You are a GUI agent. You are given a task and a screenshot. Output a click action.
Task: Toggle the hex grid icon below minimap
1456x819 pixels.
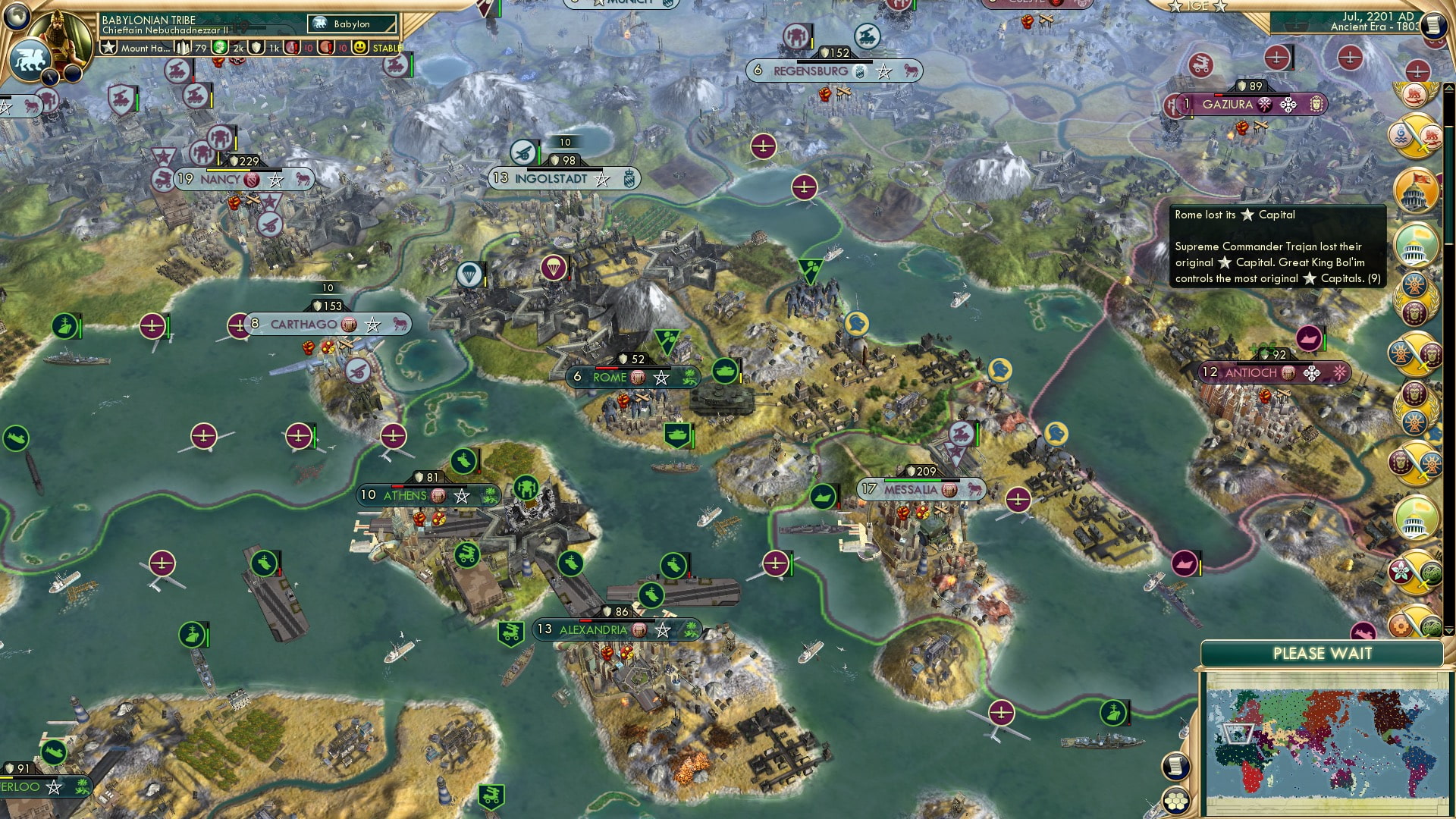click(x=1175, y=802)
